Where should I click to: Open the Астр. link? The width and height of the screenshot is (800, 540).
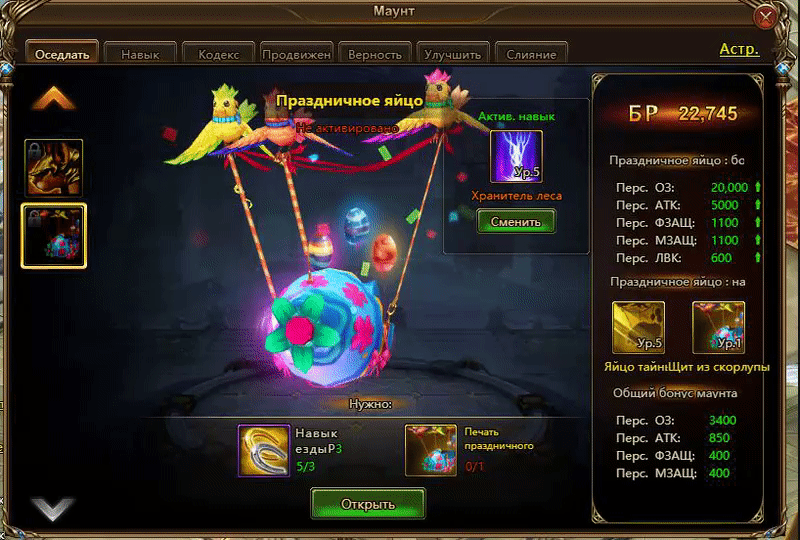[739, 49]
